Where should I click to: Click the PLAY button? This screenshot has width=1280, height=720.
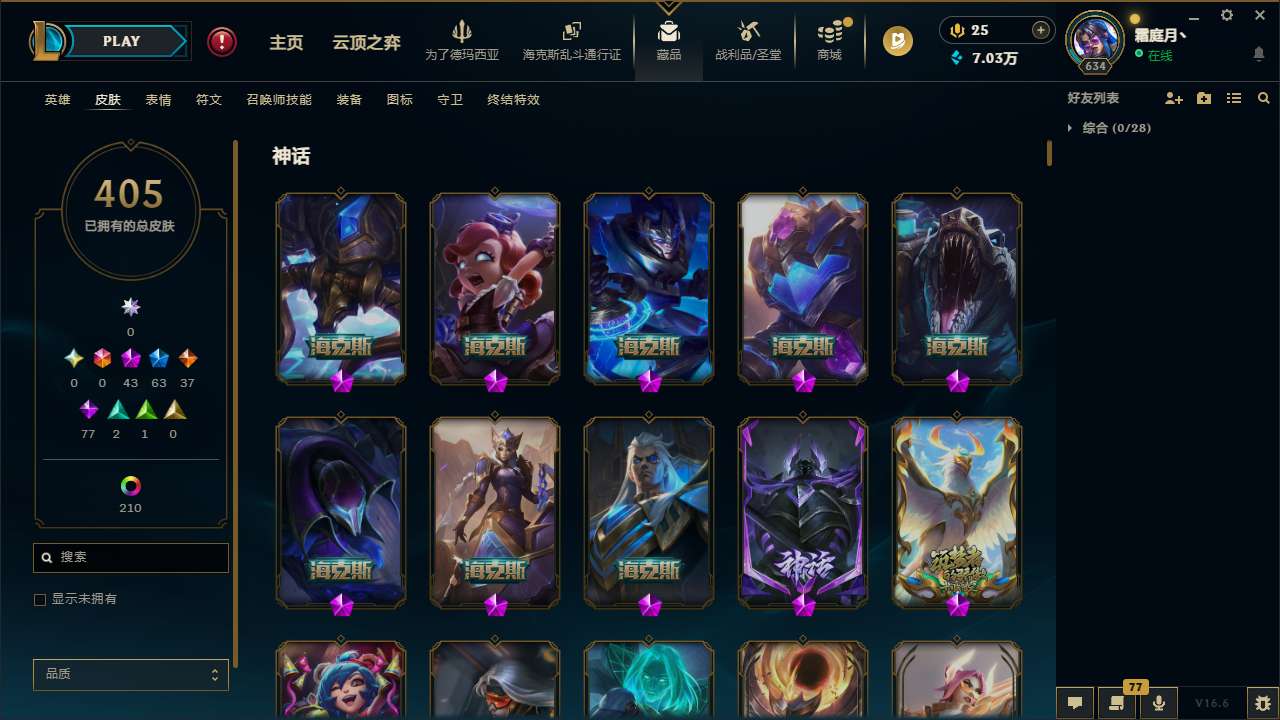[121, 41]
